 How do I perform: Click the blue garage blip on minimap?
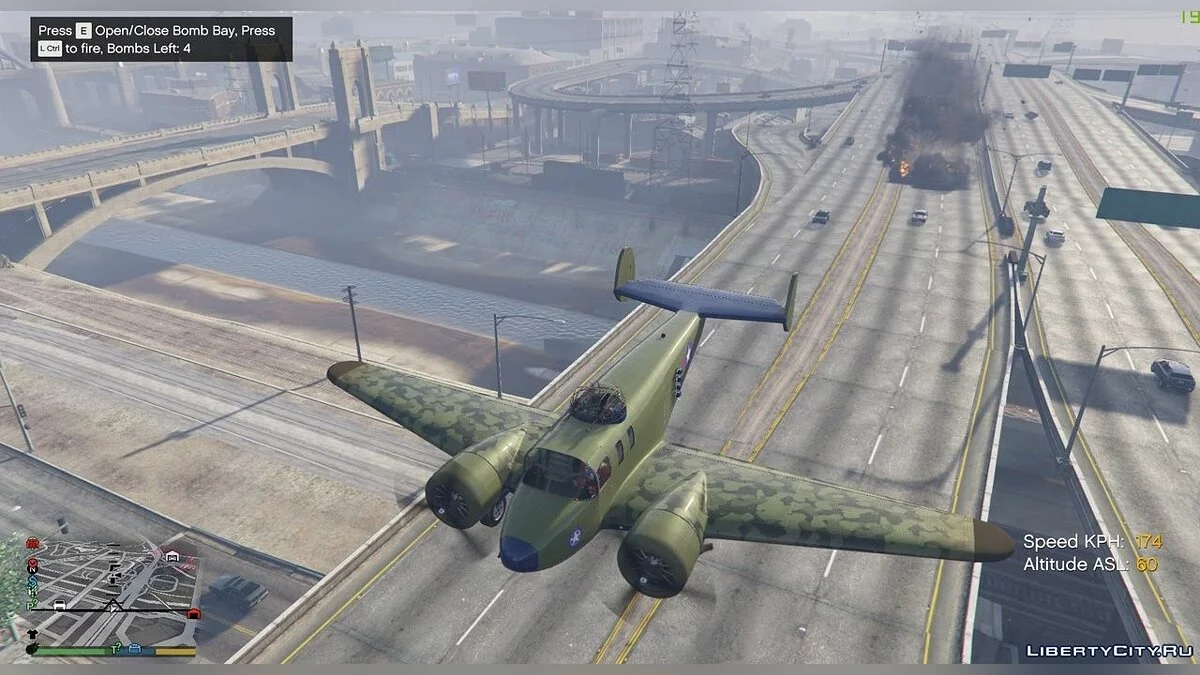[x=135, y=649]
